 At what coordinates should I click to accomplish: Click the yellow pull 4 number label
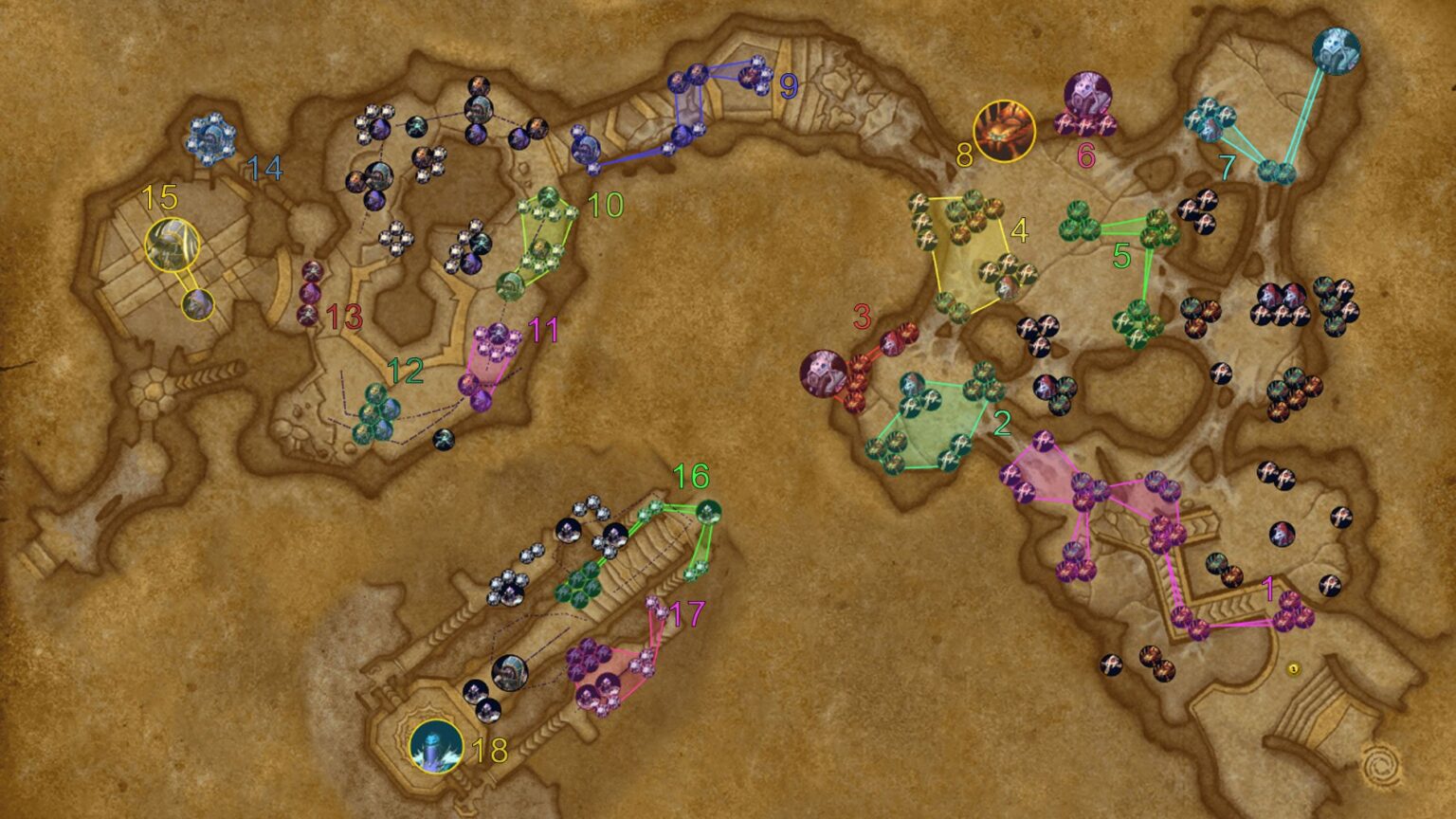(x=1019, y=230)
